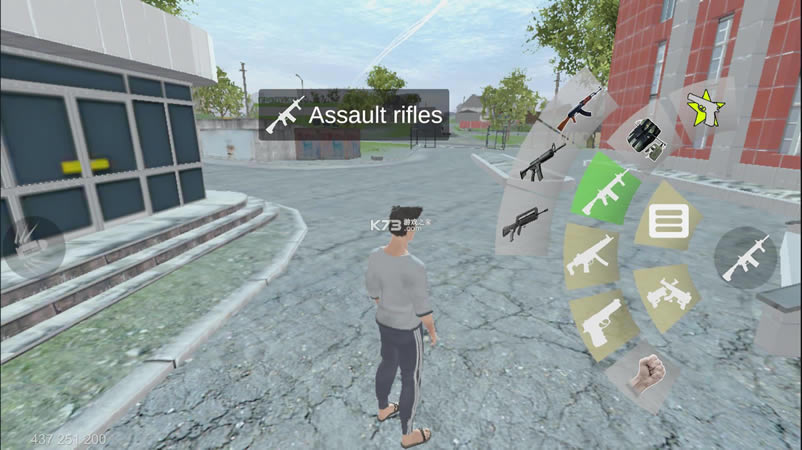Open the dual pistols weapon category
The height and width of the screenshot is (450, 802).
click(665, 295)
